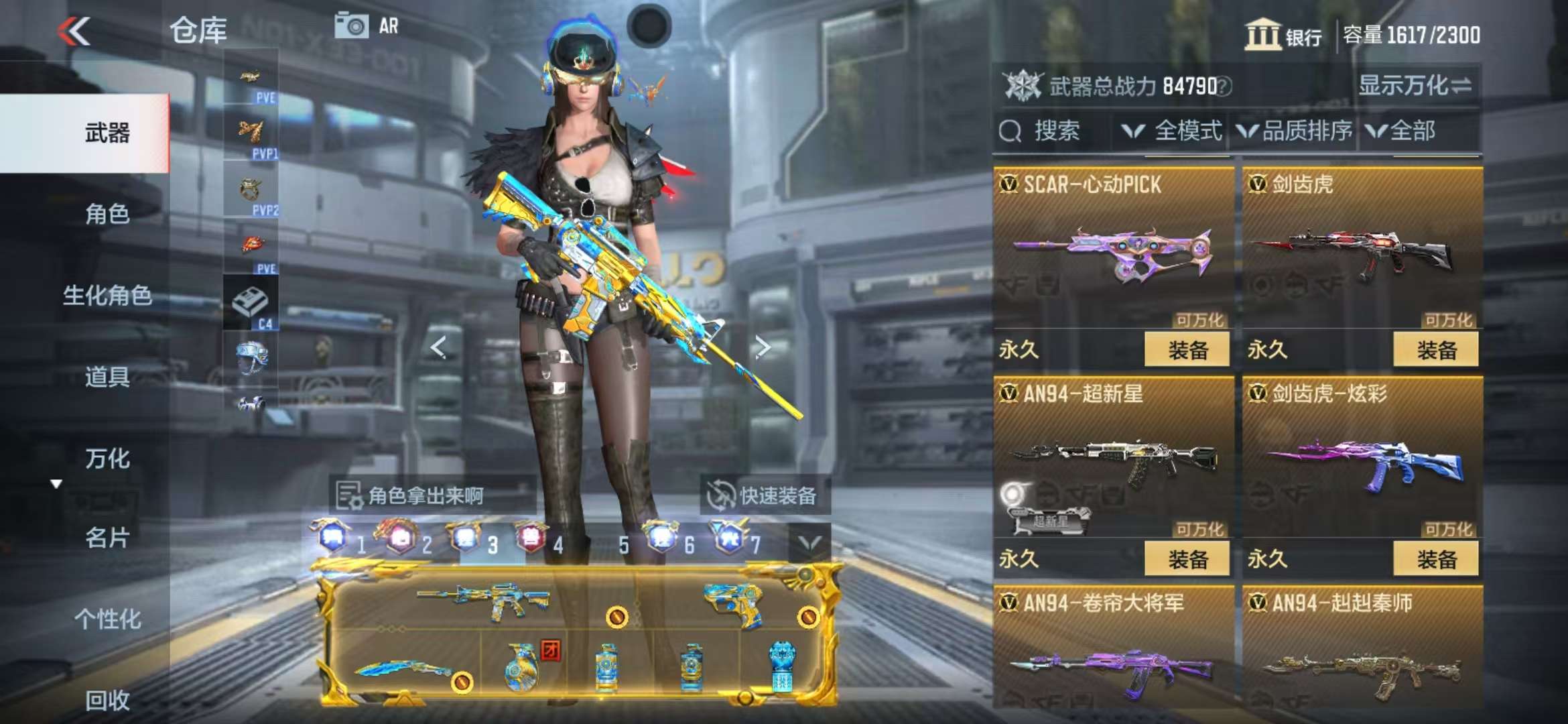Open the 个性化 personalization tab
Viewport: 1568px width, 724px height.
tap(107, 619)
